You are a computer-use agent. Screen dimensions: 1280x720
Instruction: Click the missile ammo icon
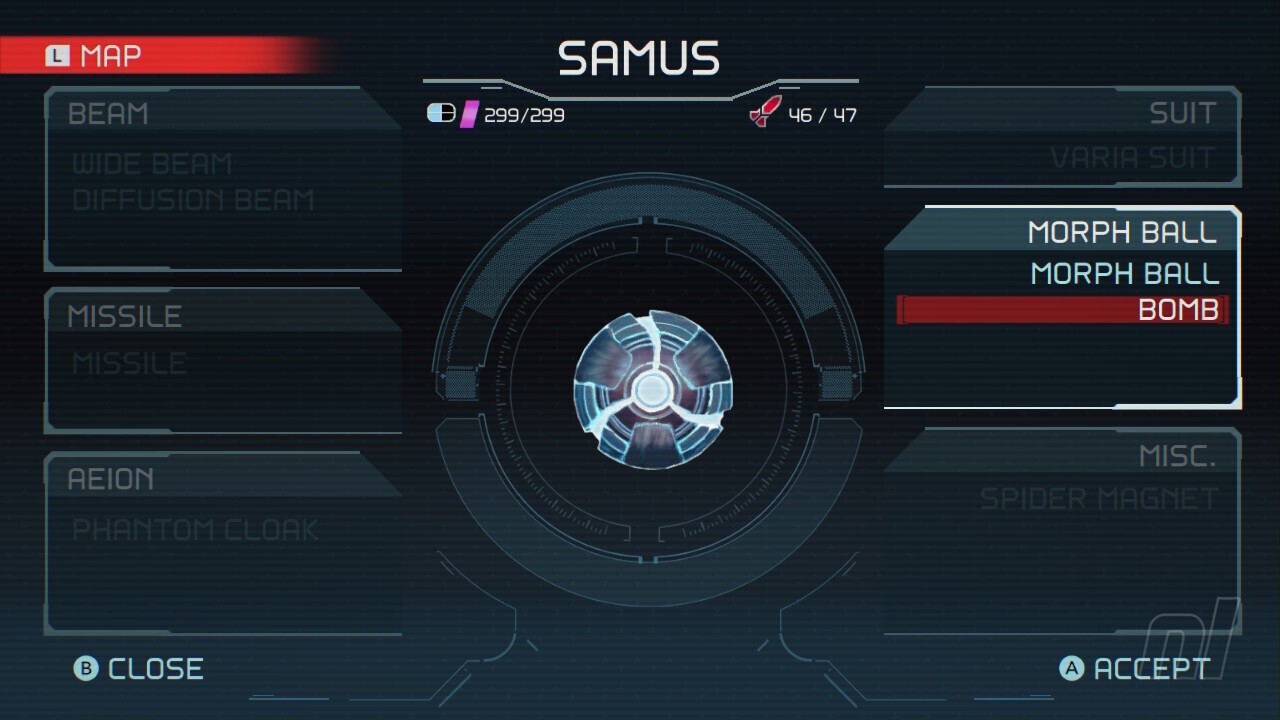[766, 112]
